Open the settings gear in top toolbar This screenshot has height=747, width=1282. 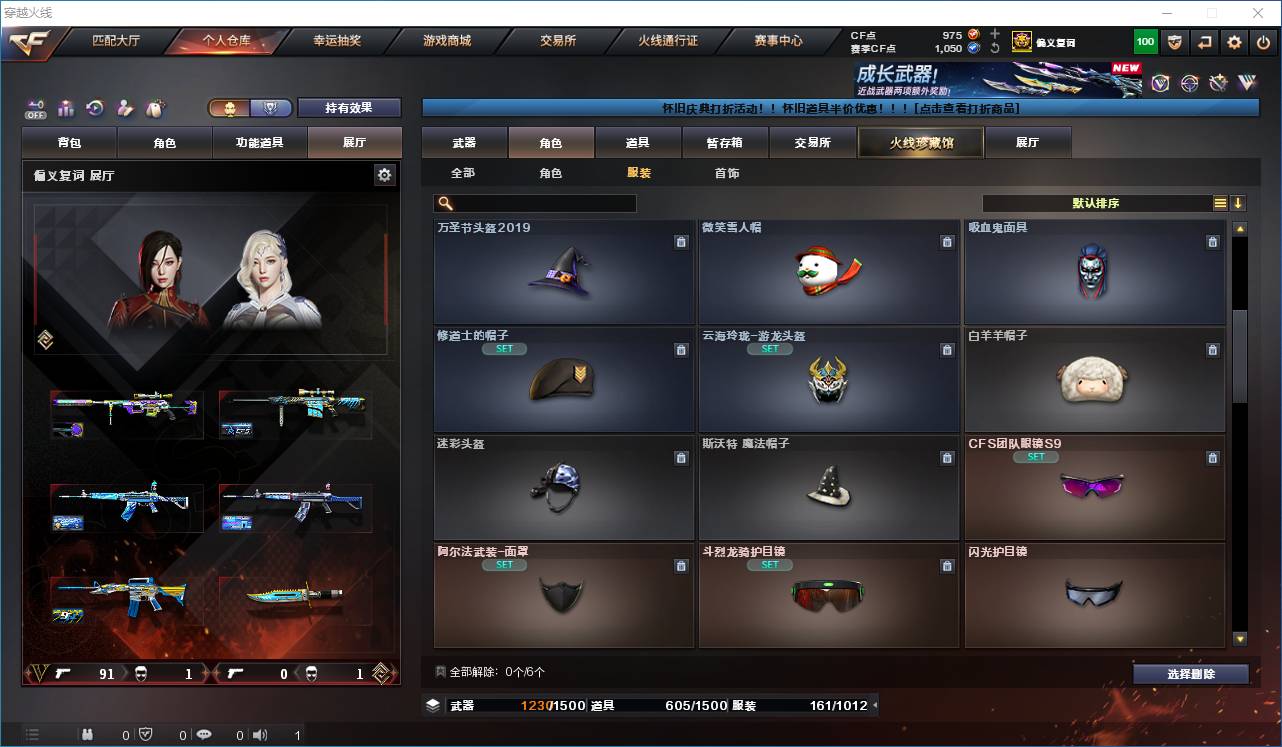click(x=1233, y=42)
